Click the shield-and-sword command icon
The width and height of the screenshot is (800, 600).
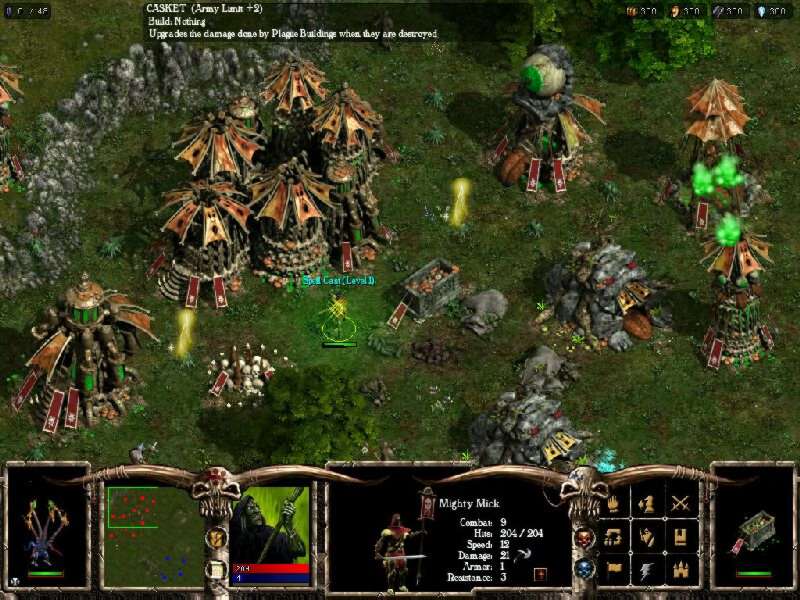tap(649, 537)
